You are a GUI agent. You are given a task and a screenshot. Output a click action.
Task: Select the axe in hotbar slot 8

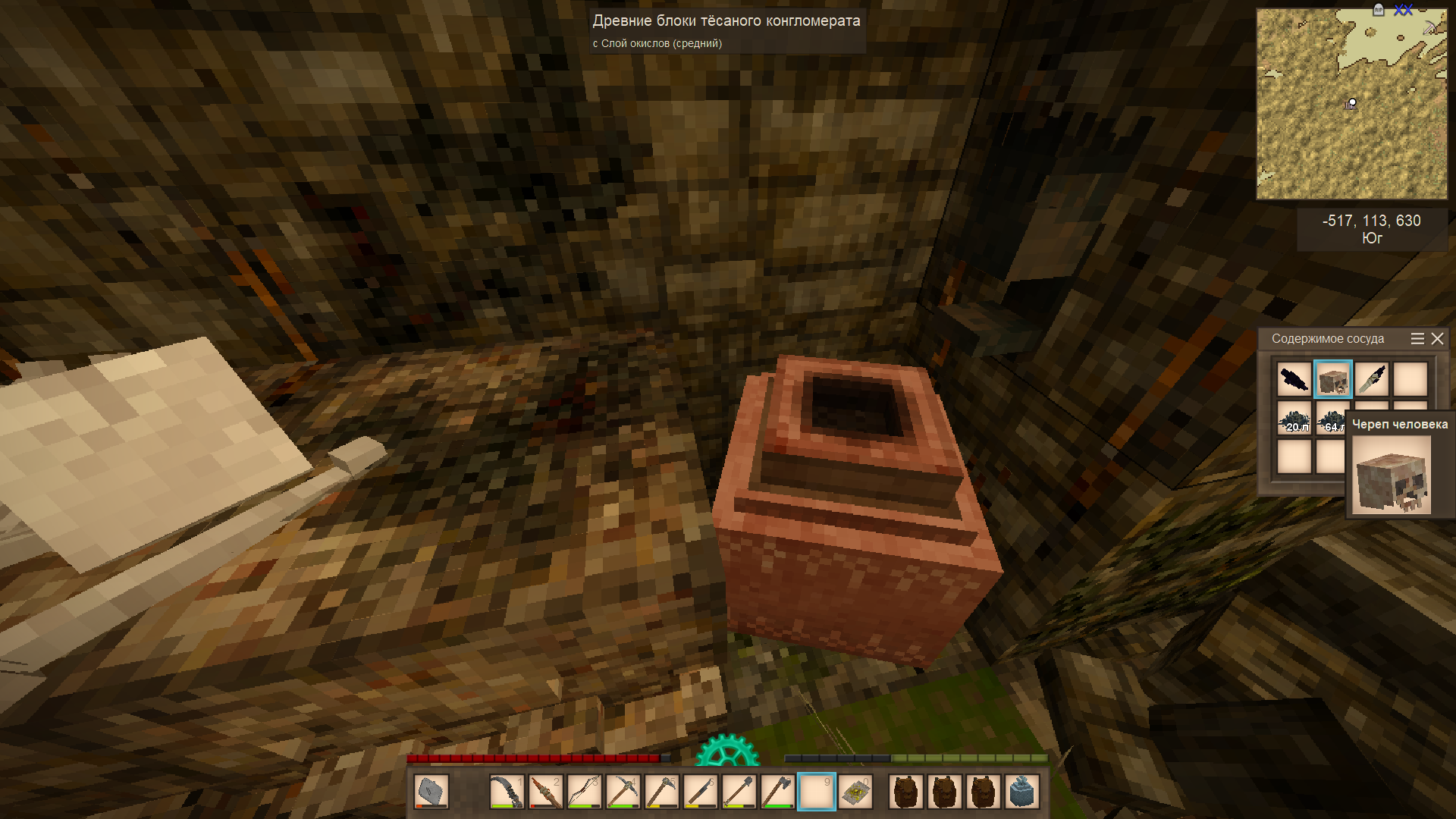pos(777,792)
